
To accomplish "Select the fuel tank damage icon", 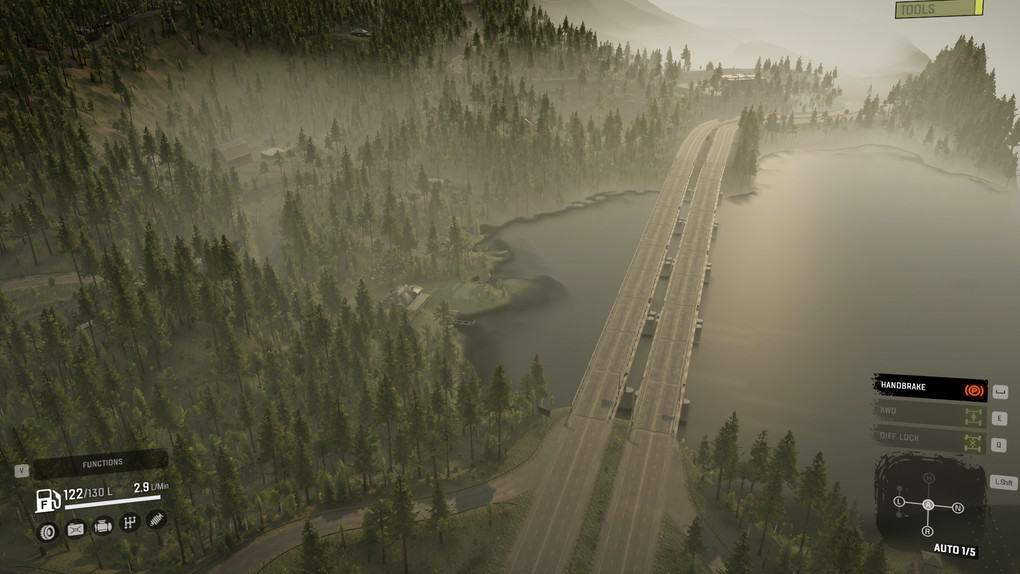I will [76, 530].
